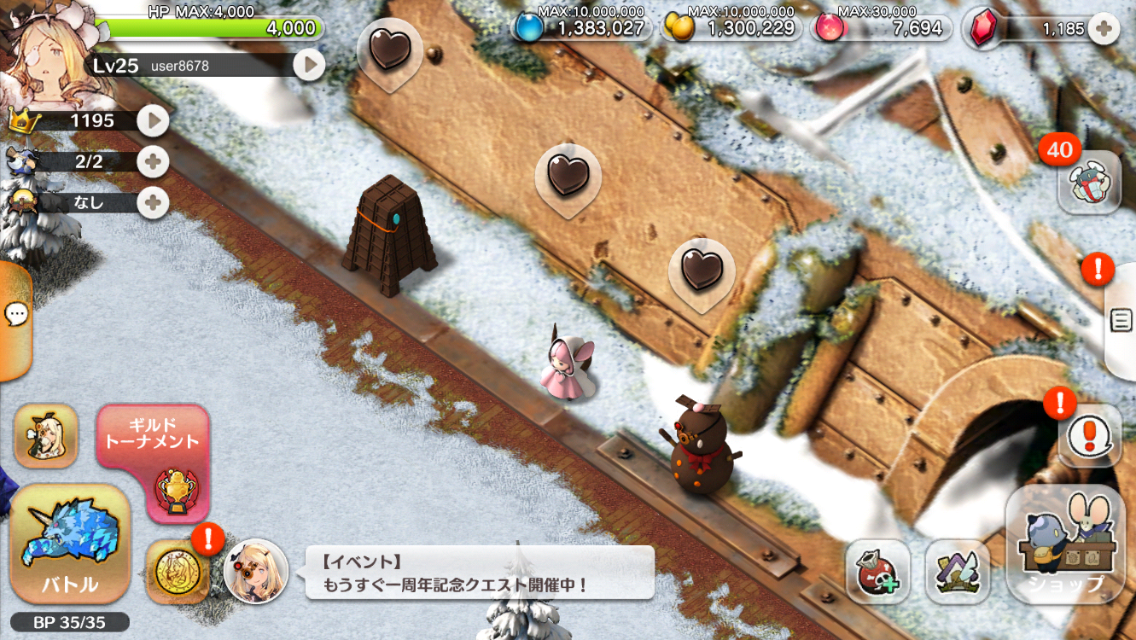Open the バトル battle menu
The width and height of the screenshot is (1136, 640).
click(70, 545)
